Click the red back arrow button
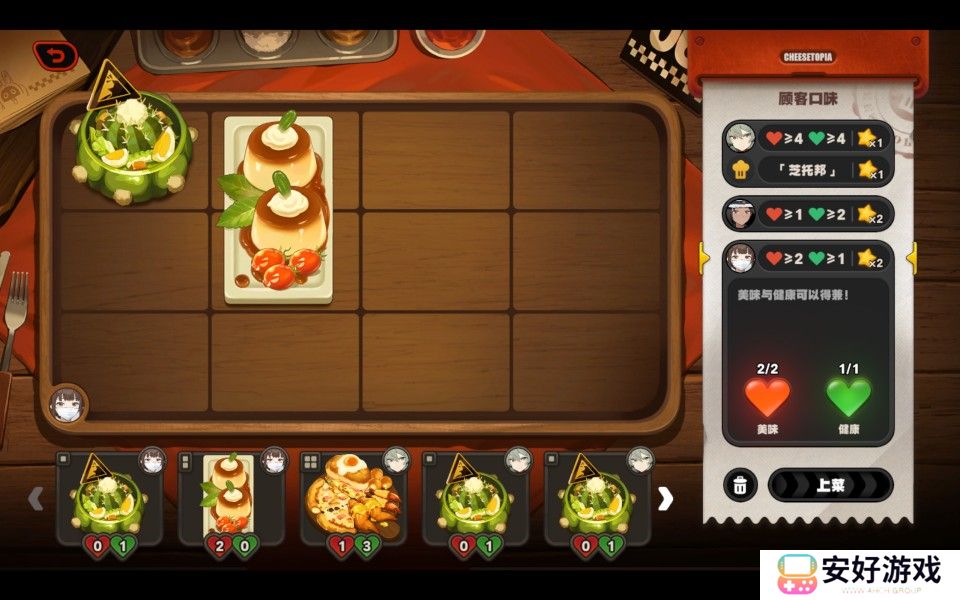This screenshot has width=960, height=600. click(55, 56)
